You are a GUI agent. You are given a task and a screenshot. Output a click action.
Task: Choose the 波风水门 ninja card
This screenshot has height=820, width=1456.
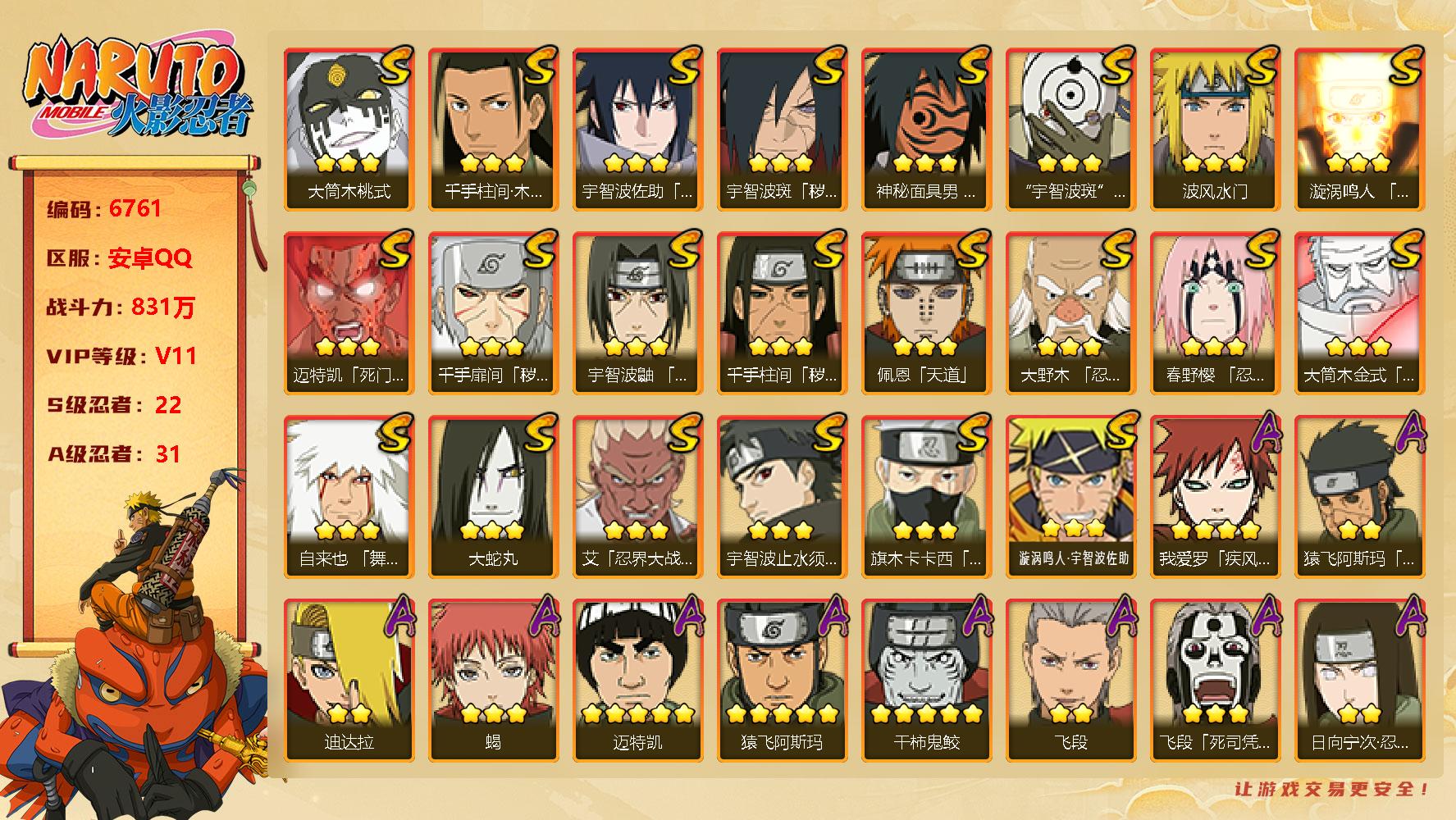[1215, 129]
